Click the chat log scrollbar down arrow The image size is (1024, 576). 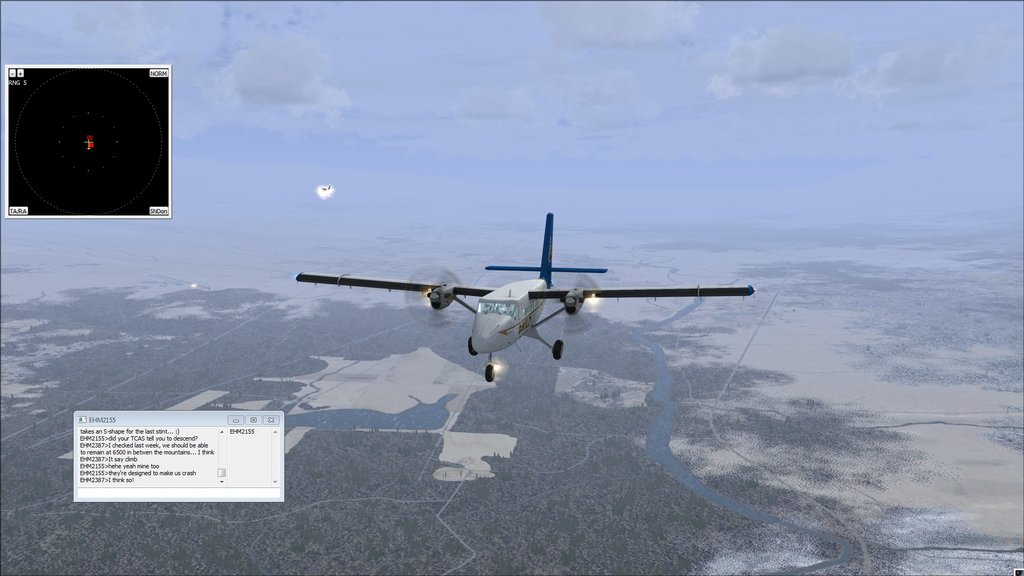(x=222, y=483)
